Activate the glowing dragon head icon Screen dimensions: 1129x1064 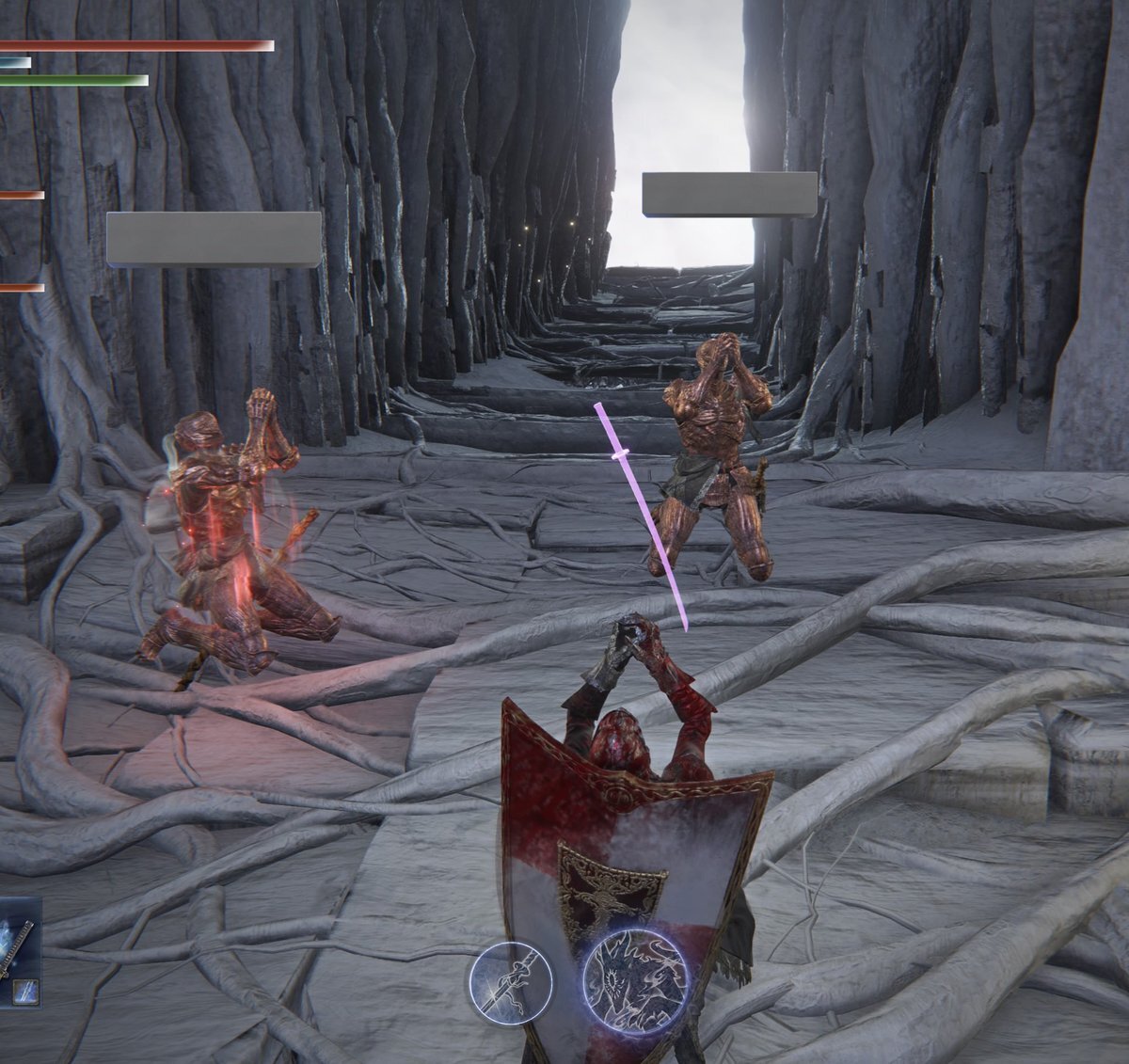(x=636, y=979)
